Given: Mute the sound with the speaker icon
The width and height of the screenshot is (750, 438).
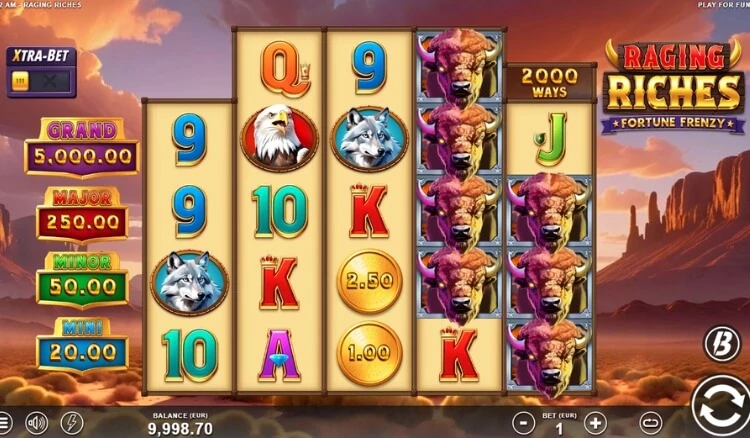Looking at the screenshot, I should 37,423.
